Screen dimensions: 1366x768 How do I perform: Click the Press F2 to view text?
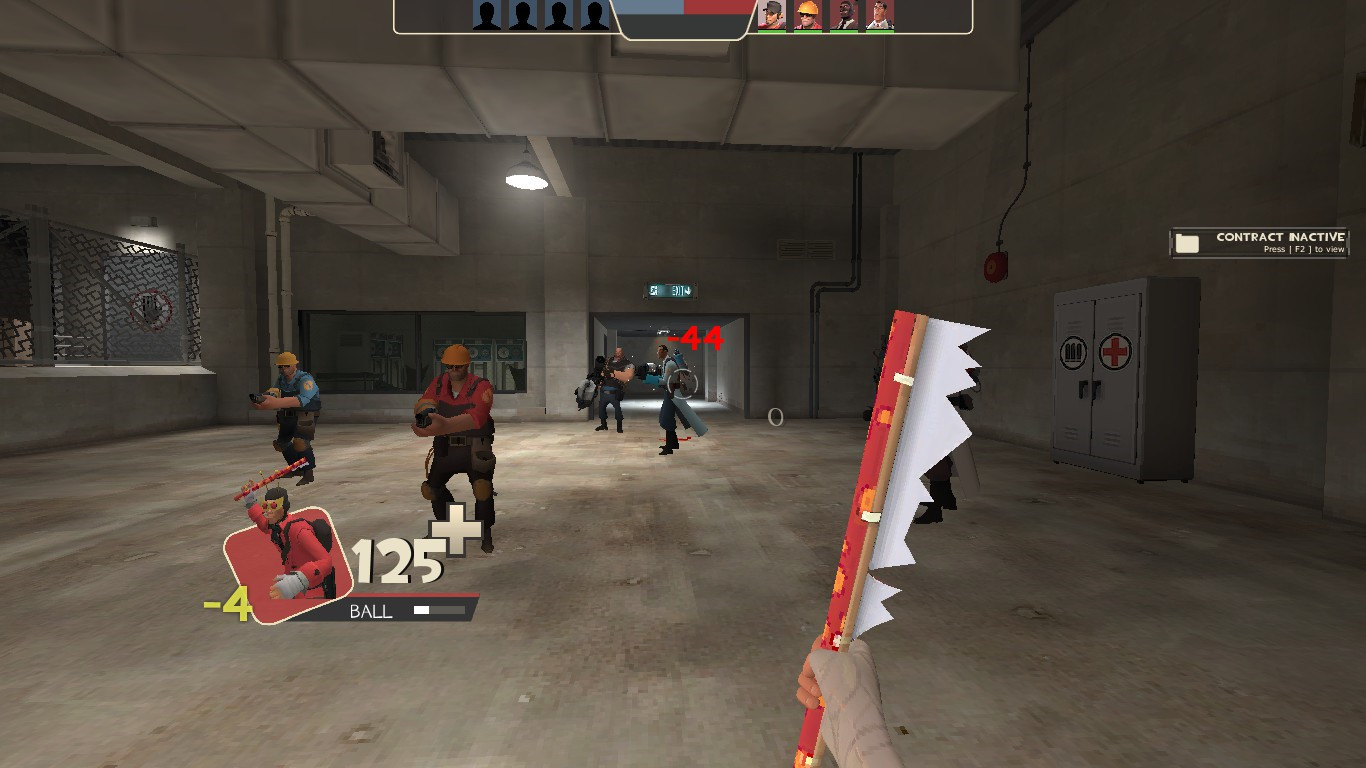coord(1304,249)
